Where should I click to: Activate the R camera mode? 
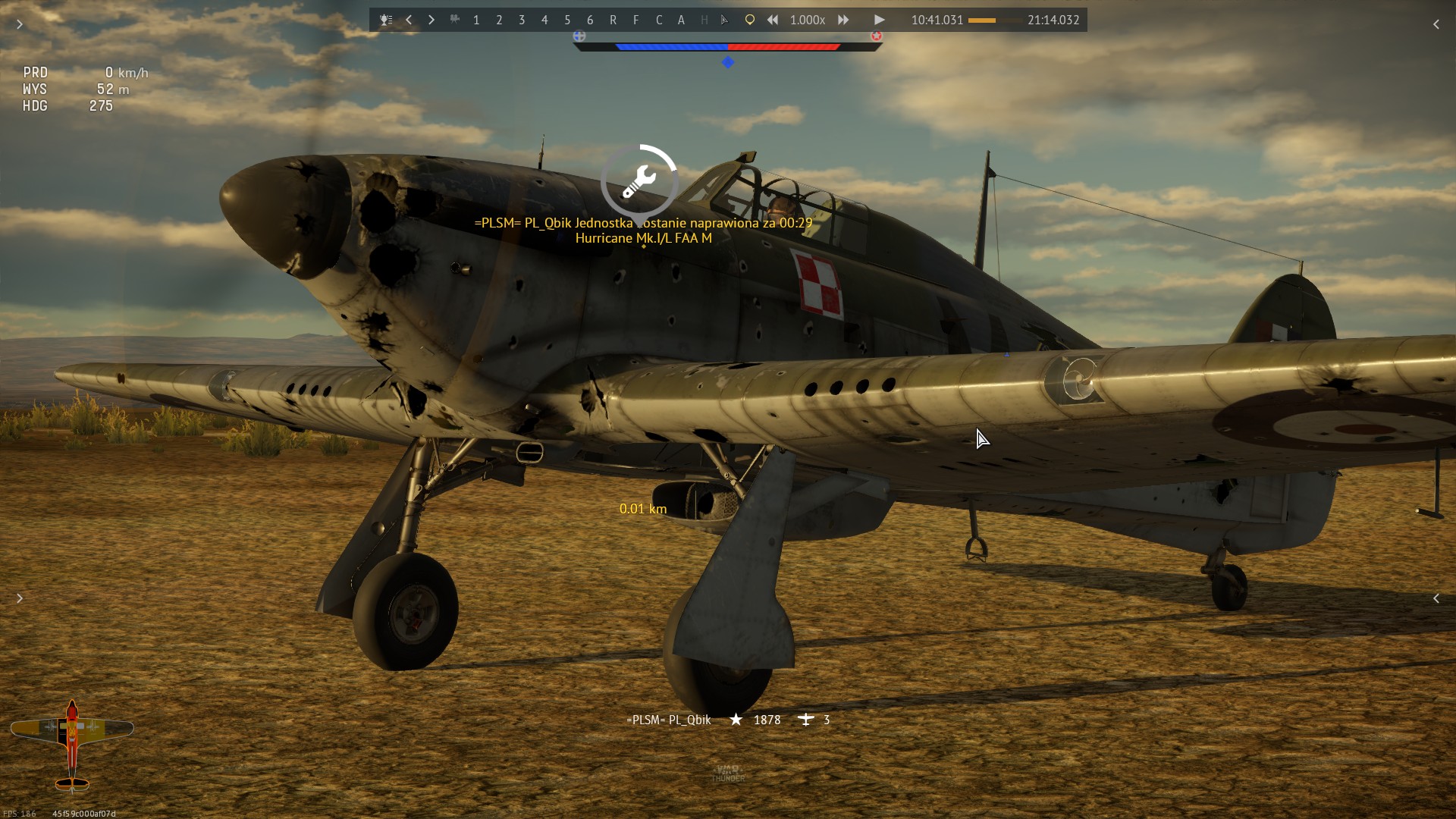coord(613,20)
